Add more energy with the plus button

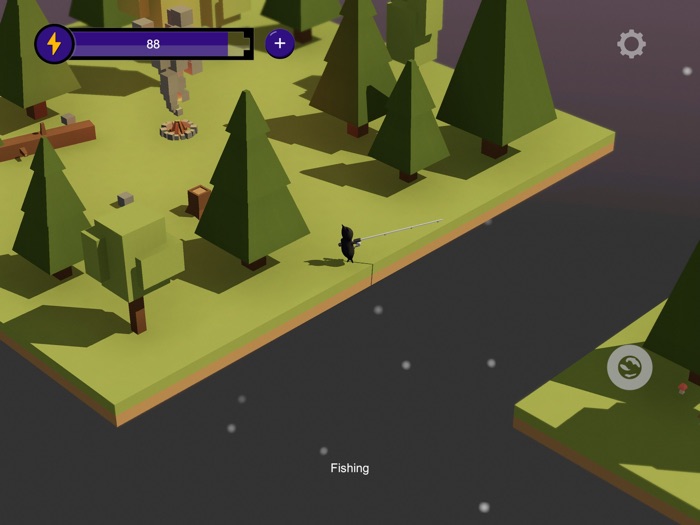(279, 44)
